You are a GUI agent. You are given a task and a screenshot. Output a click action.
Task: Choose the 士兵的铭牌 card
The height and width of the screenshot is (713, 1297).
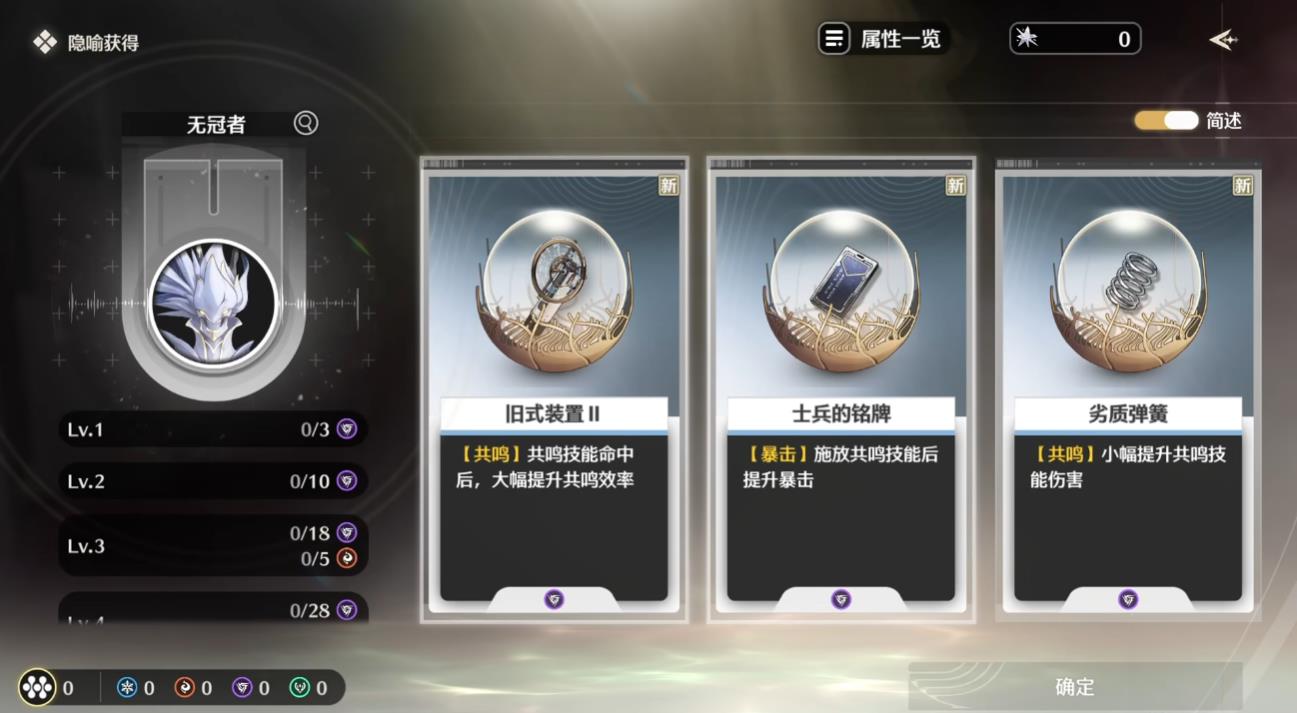[840, 390]
